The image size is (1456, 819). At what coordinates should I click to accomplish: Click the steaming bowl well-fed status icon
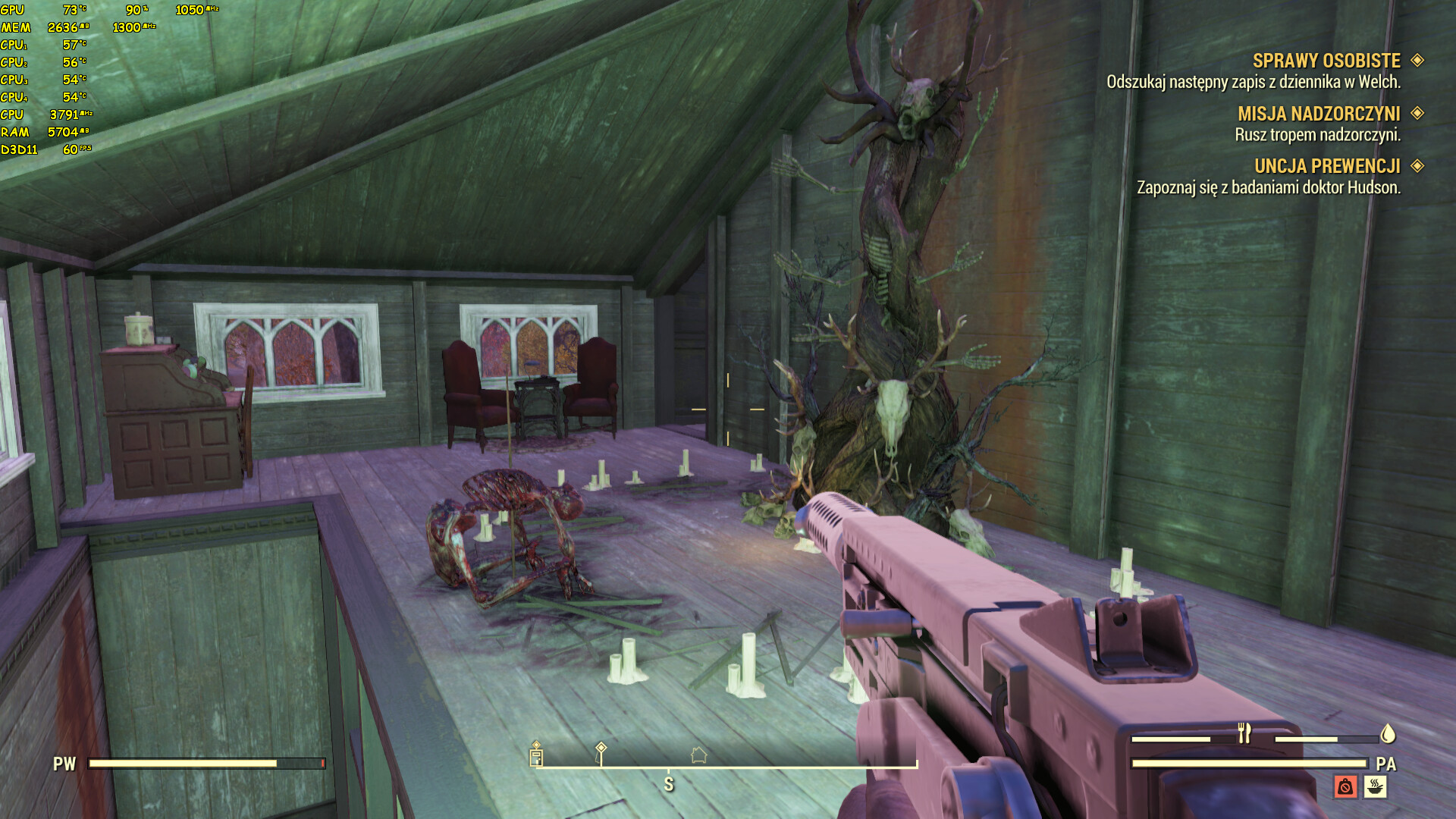point(1375,786)
